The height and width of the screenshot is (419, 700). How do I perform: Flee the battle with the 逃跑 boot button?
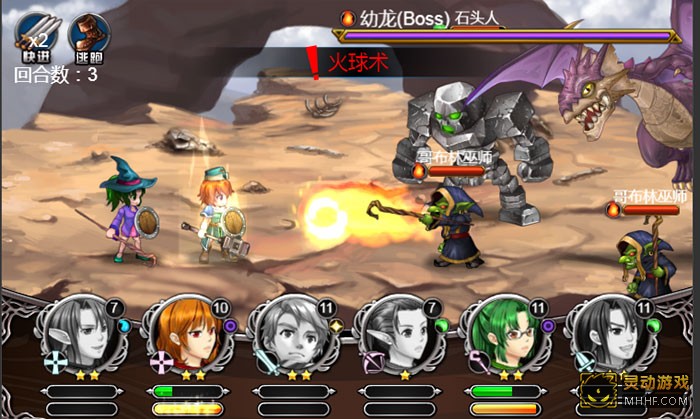88,38
